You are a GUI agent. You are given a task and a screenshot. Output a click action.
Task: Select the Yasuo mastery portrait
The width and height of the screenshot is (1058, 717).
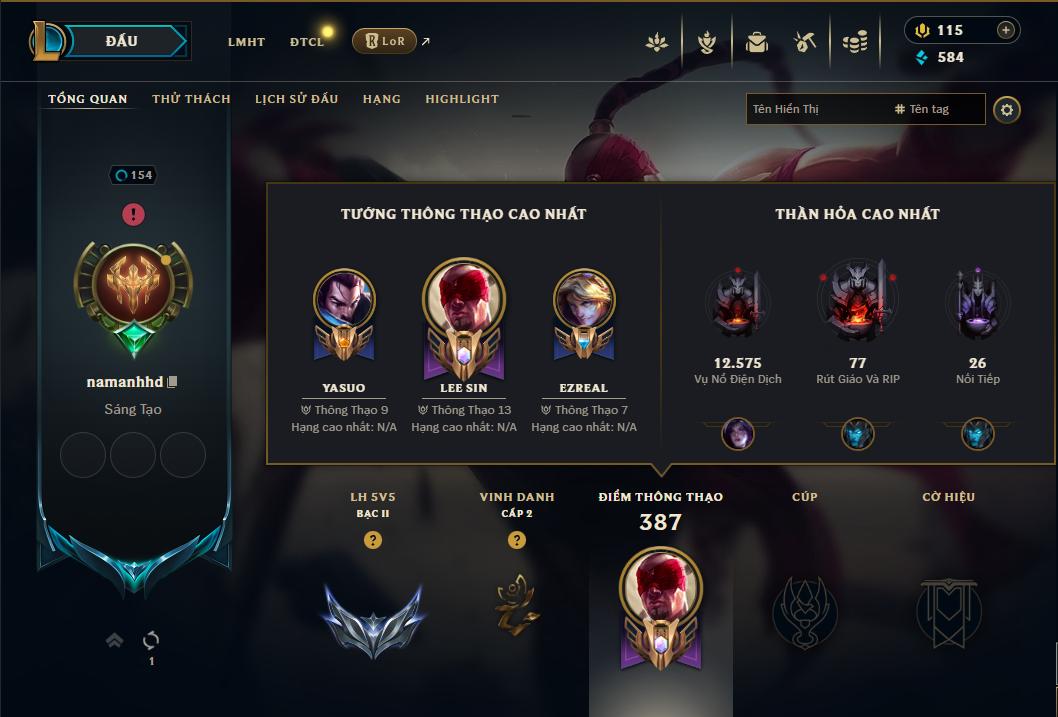point(344,300)
